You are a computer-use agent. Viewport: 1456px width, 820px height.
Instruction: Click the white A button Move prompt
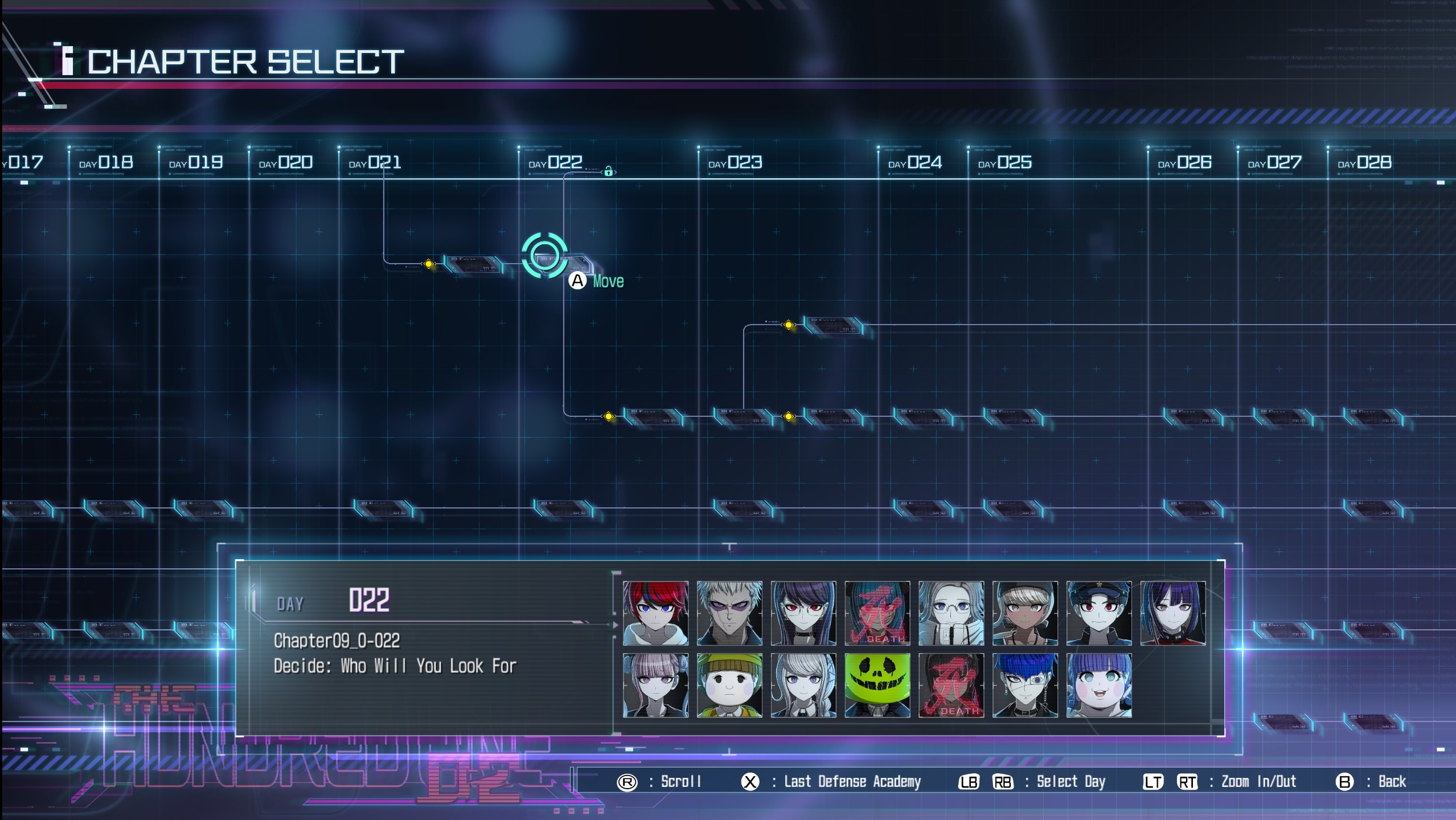[x=577, y=280]
